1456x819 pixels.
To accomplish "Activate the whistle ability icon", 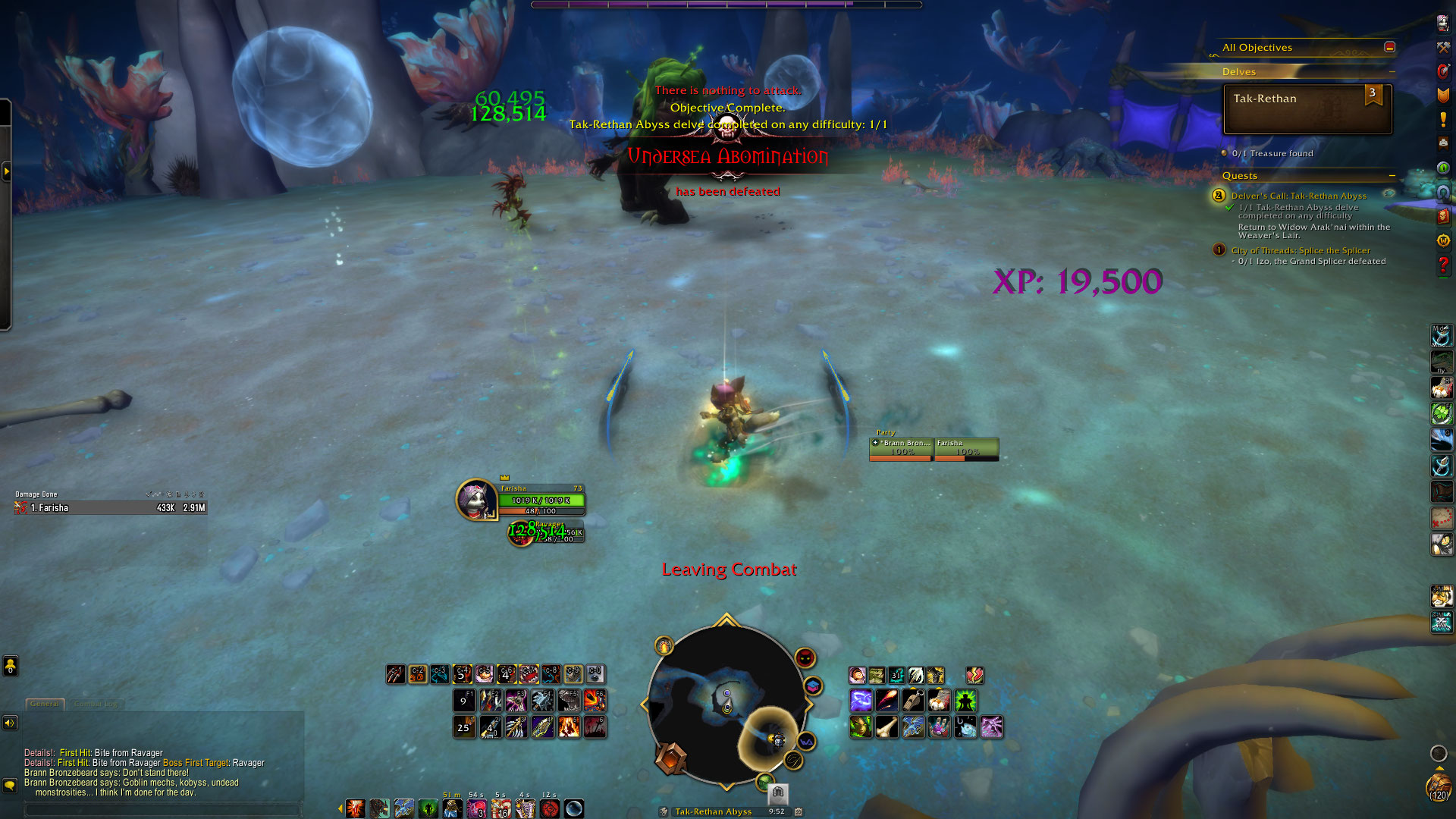I will point(913,701).
